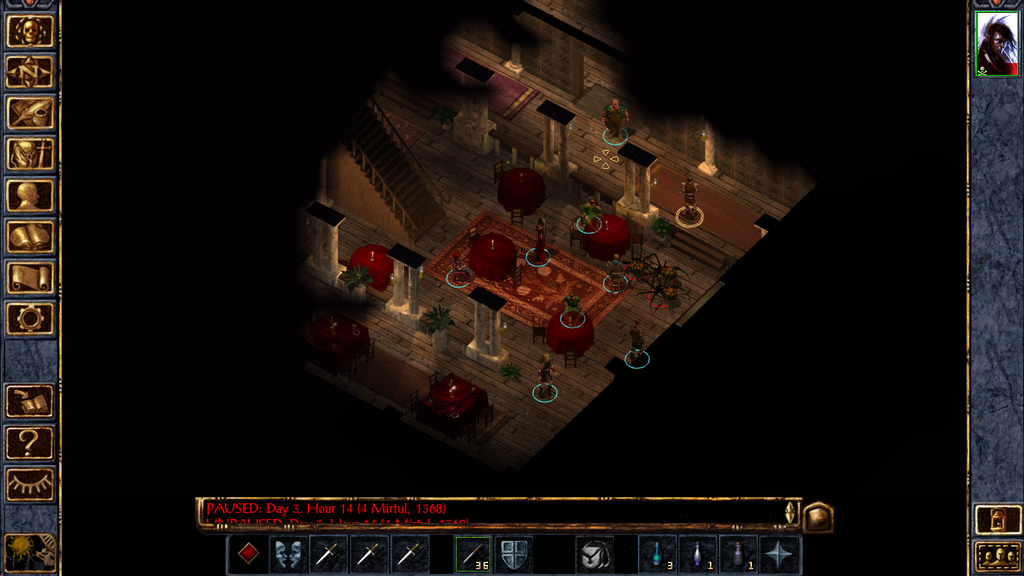Toggle party AI with the lantern button
Viewport: 1024px width, 576px height.
point(996,520)
